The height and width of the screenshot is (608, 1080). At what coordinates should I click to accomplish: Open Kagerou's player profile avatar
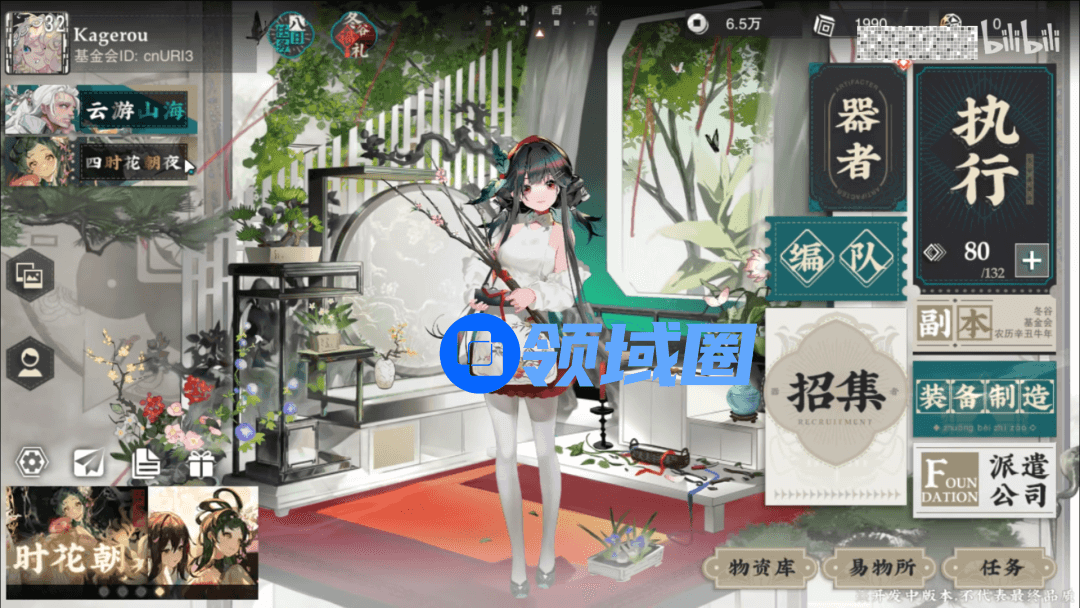click(x=37, y=44)
